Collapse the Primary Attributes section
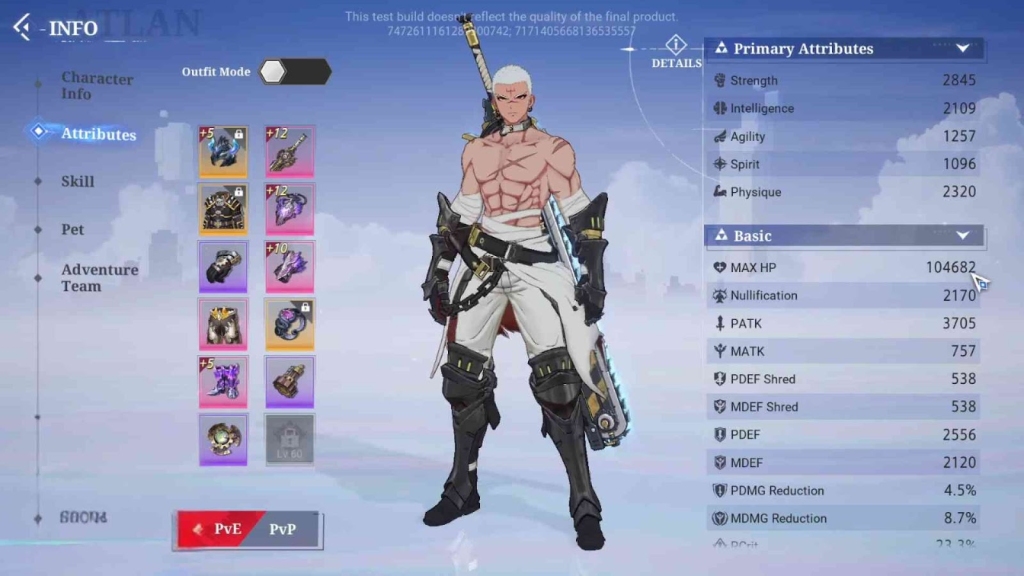Viewport: 1024px width, 576px height. (x=963, y=48)
